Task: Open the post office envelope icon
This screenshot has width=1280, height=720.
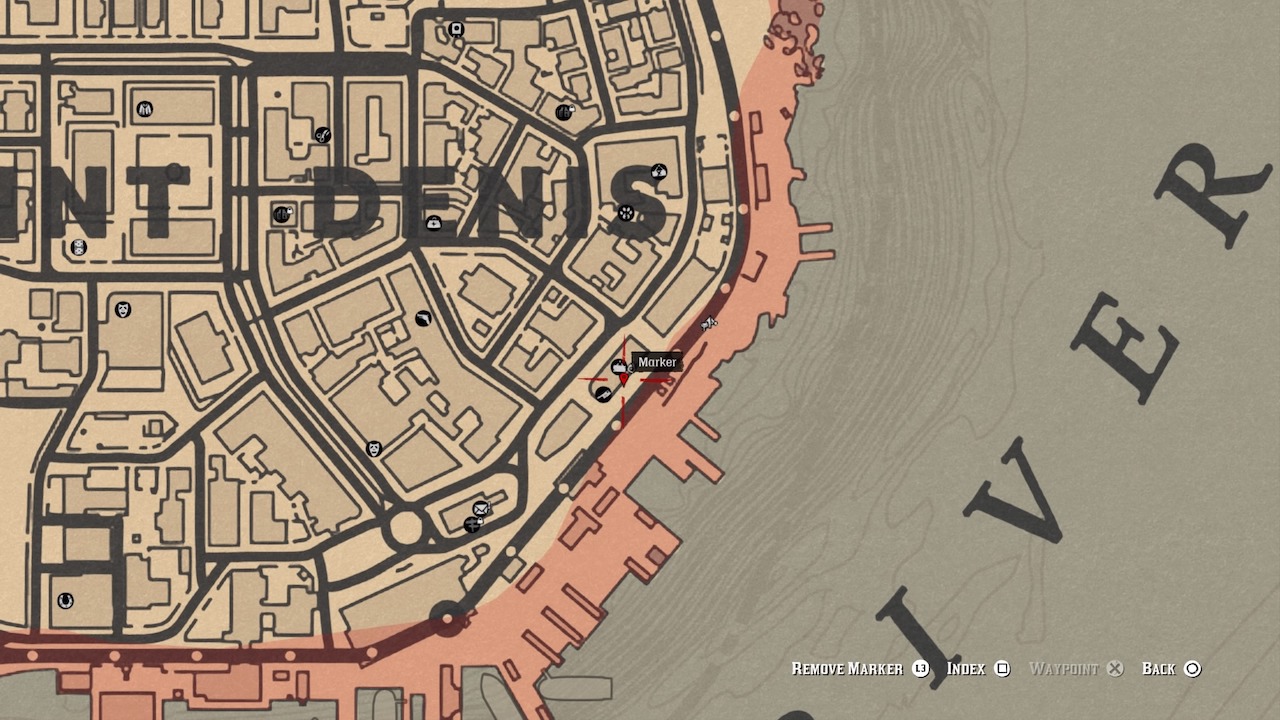Action: 479,508
